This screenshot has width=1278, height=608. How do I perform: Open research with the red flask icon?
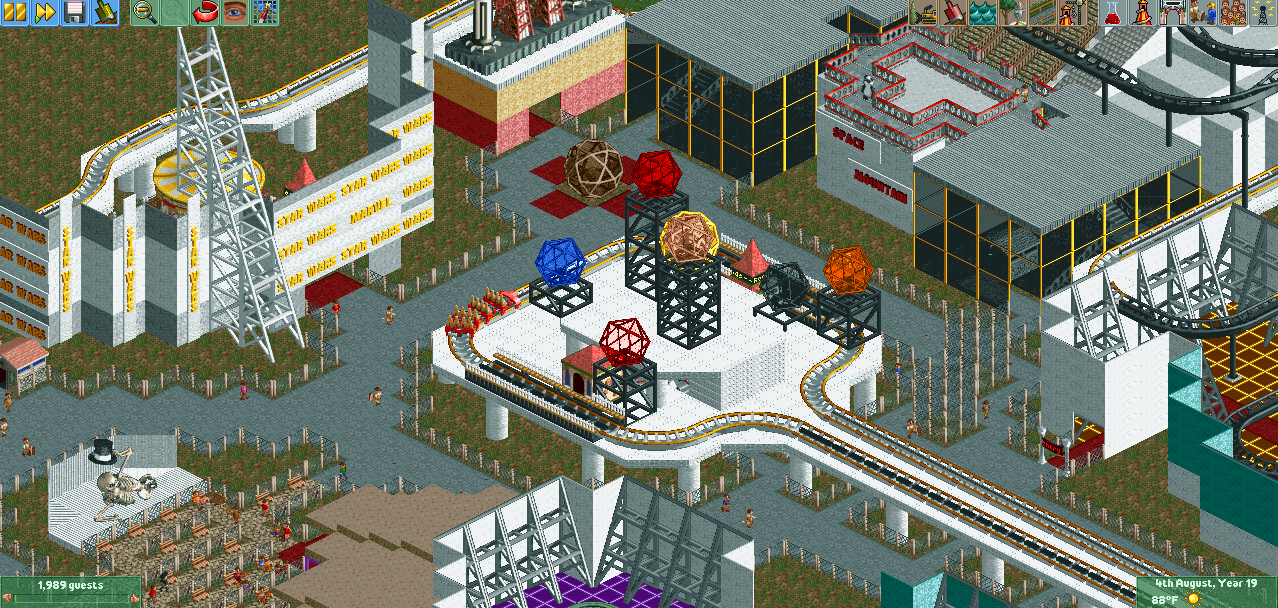coord(1111,13)
